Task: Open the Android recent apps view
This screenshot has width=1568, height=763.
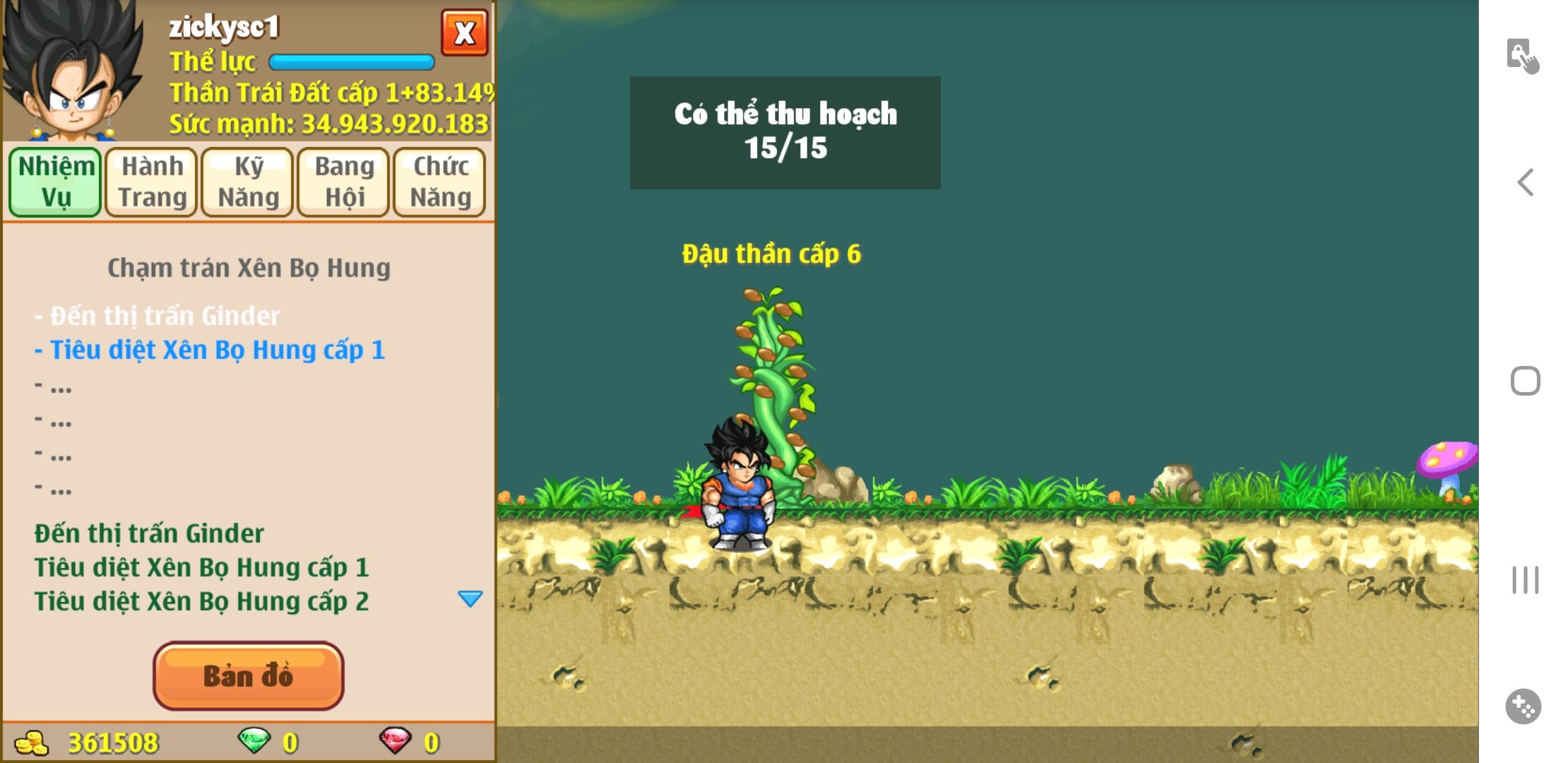Action: (1525, 580)
